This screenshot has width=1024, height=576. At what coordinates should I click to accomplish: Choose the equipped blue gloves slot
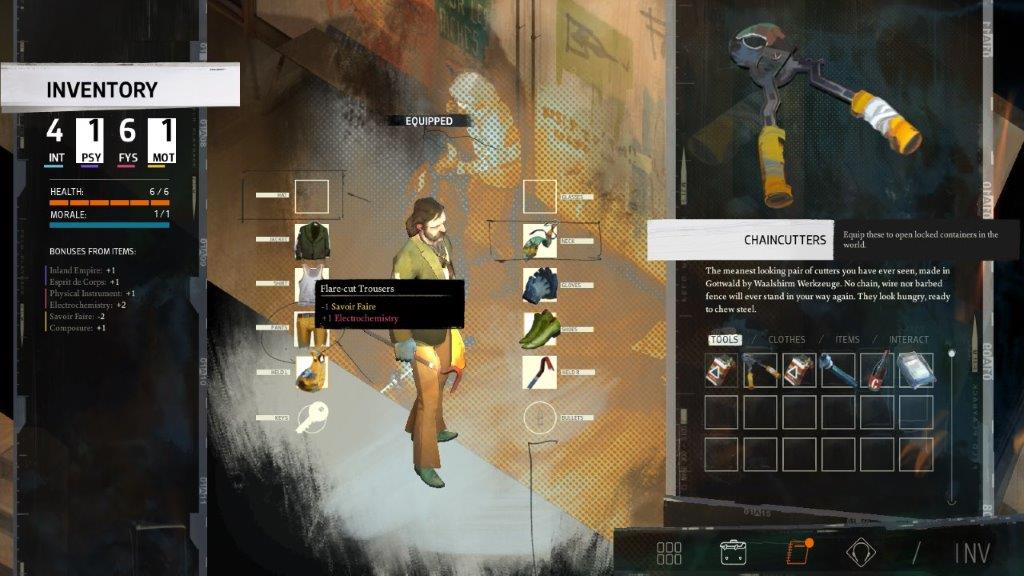(x=540, y=285)
